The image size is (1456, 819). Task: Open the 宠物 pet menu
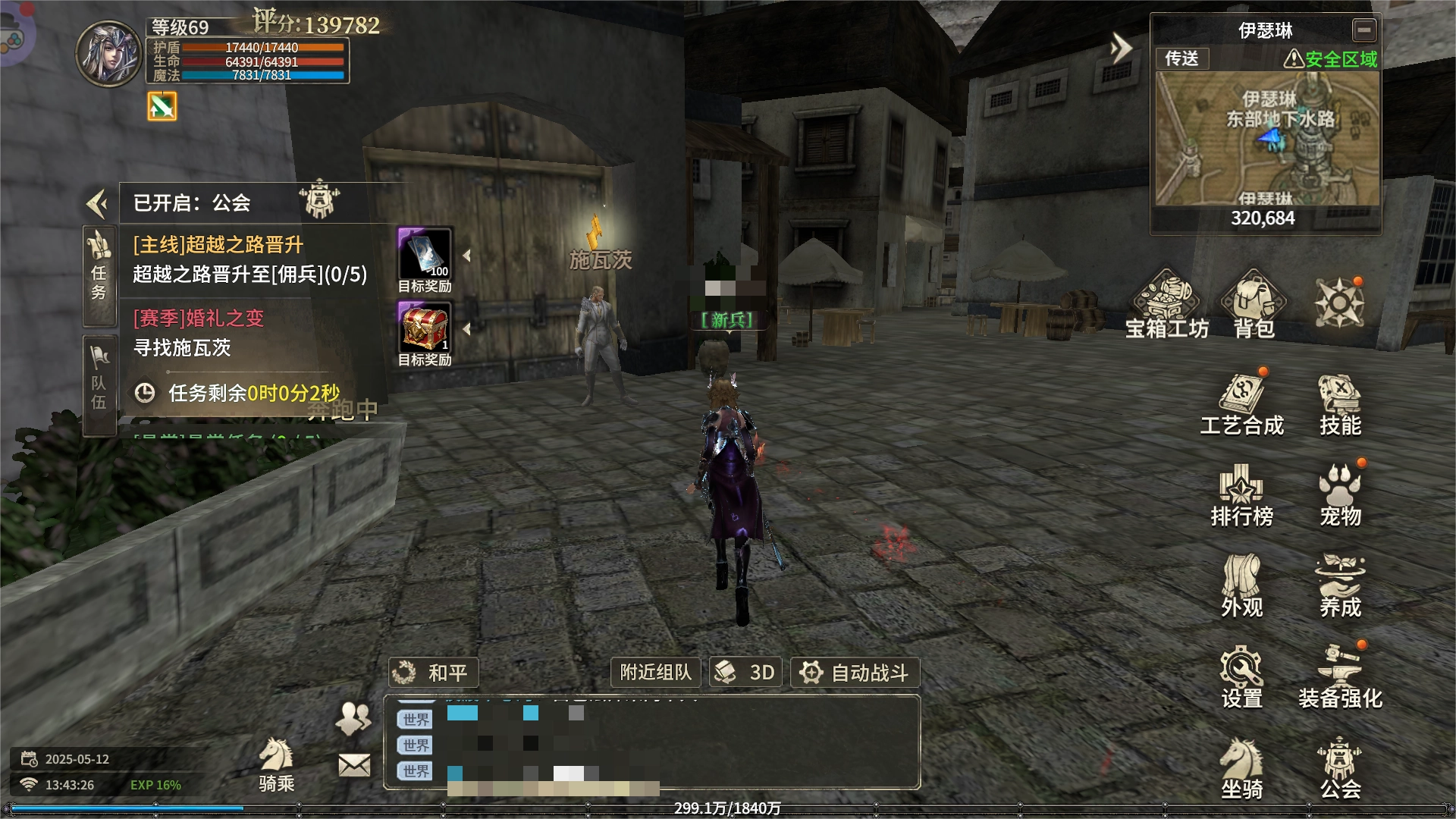tap(1340, 495)
